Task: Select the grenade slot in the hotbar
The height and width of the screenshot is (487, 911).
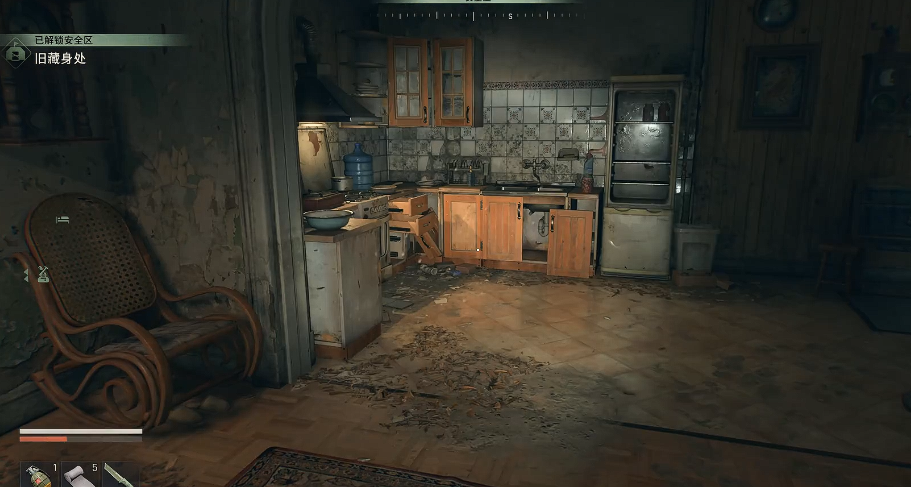Action: pyautogui.click(x=36, y=474)
